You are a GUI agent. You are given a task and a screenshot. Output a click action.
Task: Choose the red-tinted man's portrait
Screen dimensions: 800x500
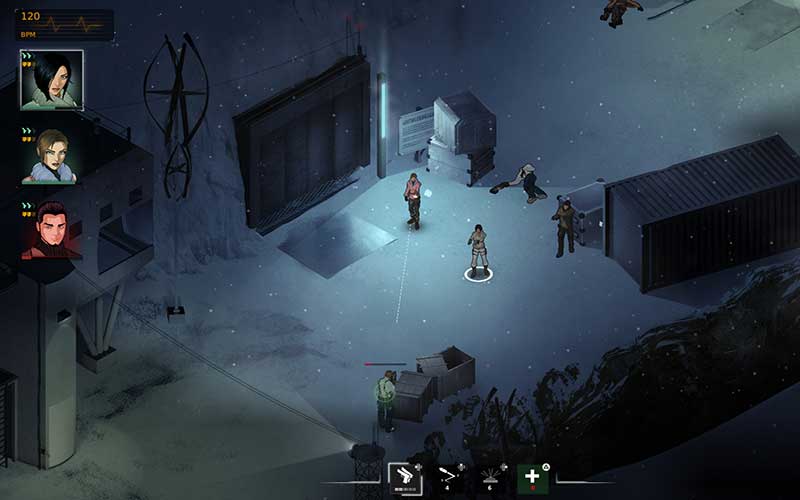(51, 231)
